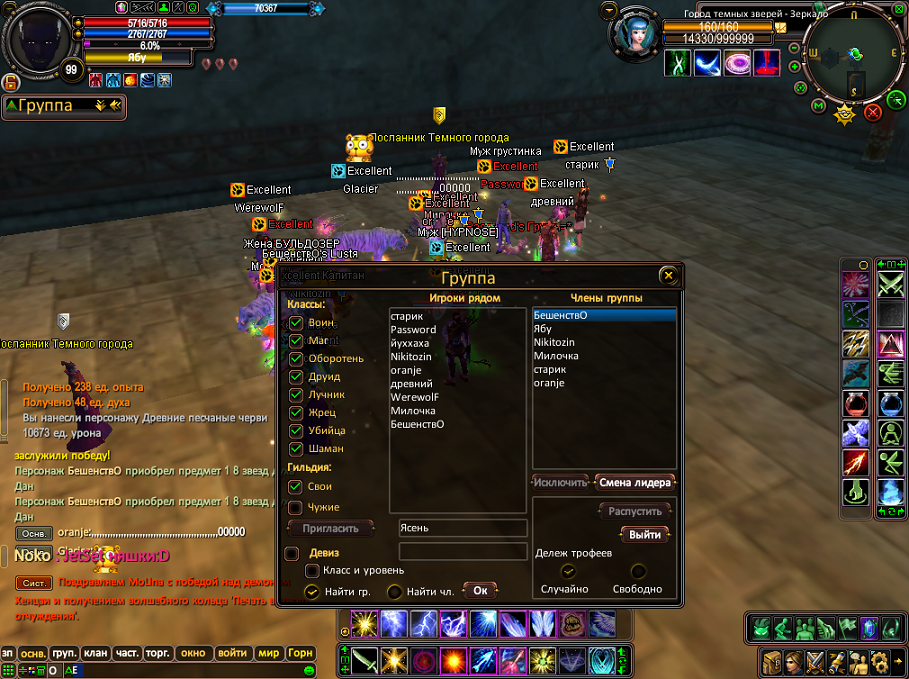Select Милочка in group members list

point(556,356)
